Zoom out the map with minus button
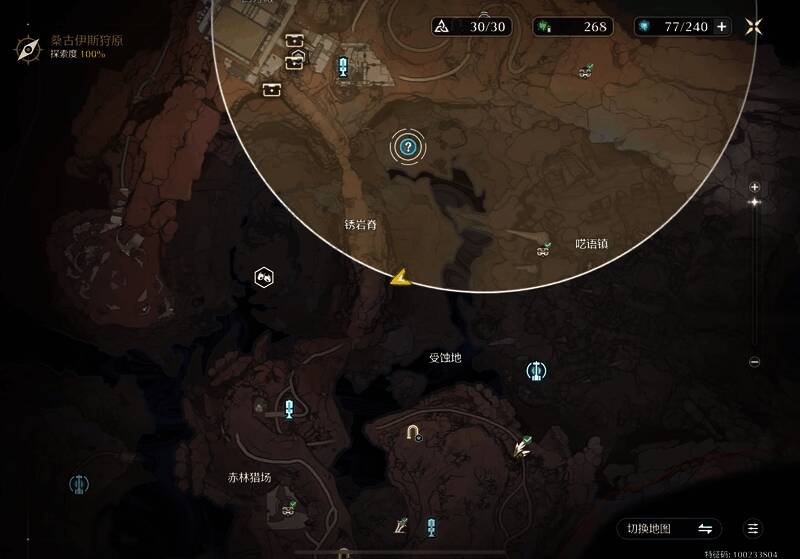 755,362
